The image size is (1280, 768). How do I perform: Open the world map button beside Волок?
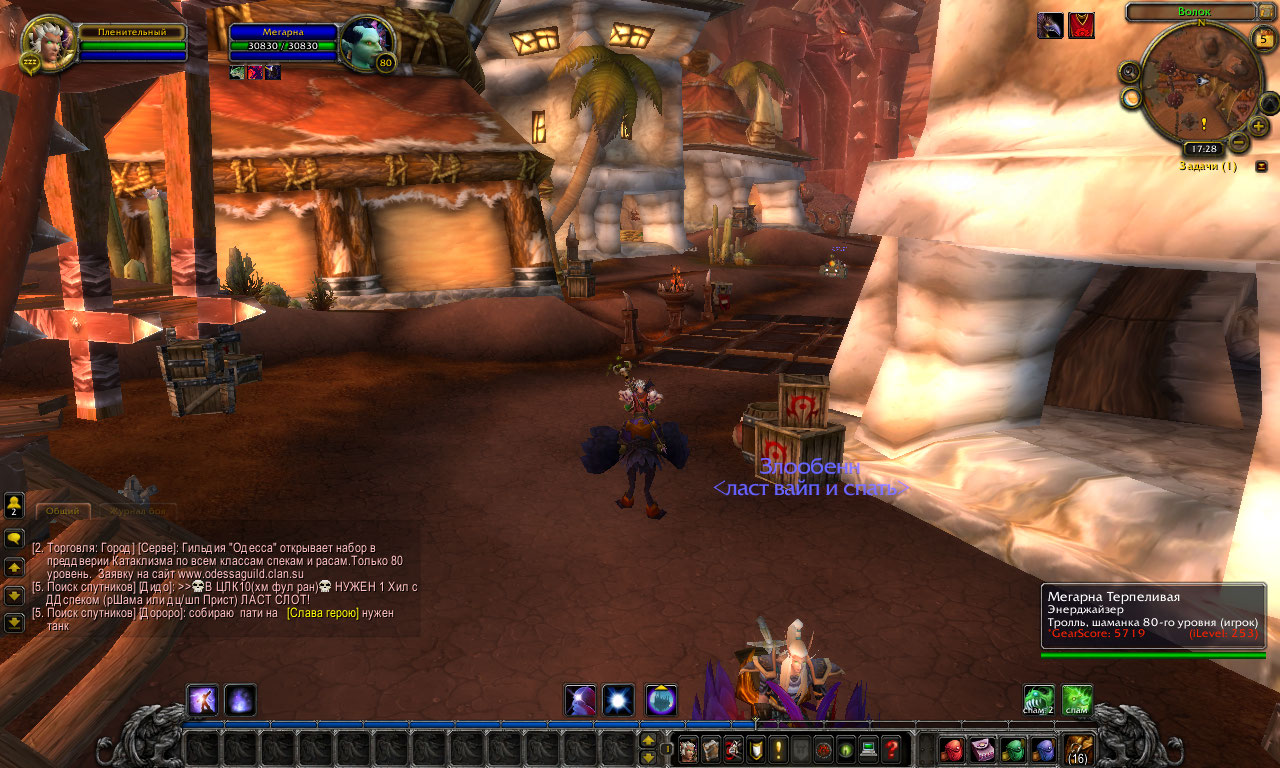[x=1267, y=12]
